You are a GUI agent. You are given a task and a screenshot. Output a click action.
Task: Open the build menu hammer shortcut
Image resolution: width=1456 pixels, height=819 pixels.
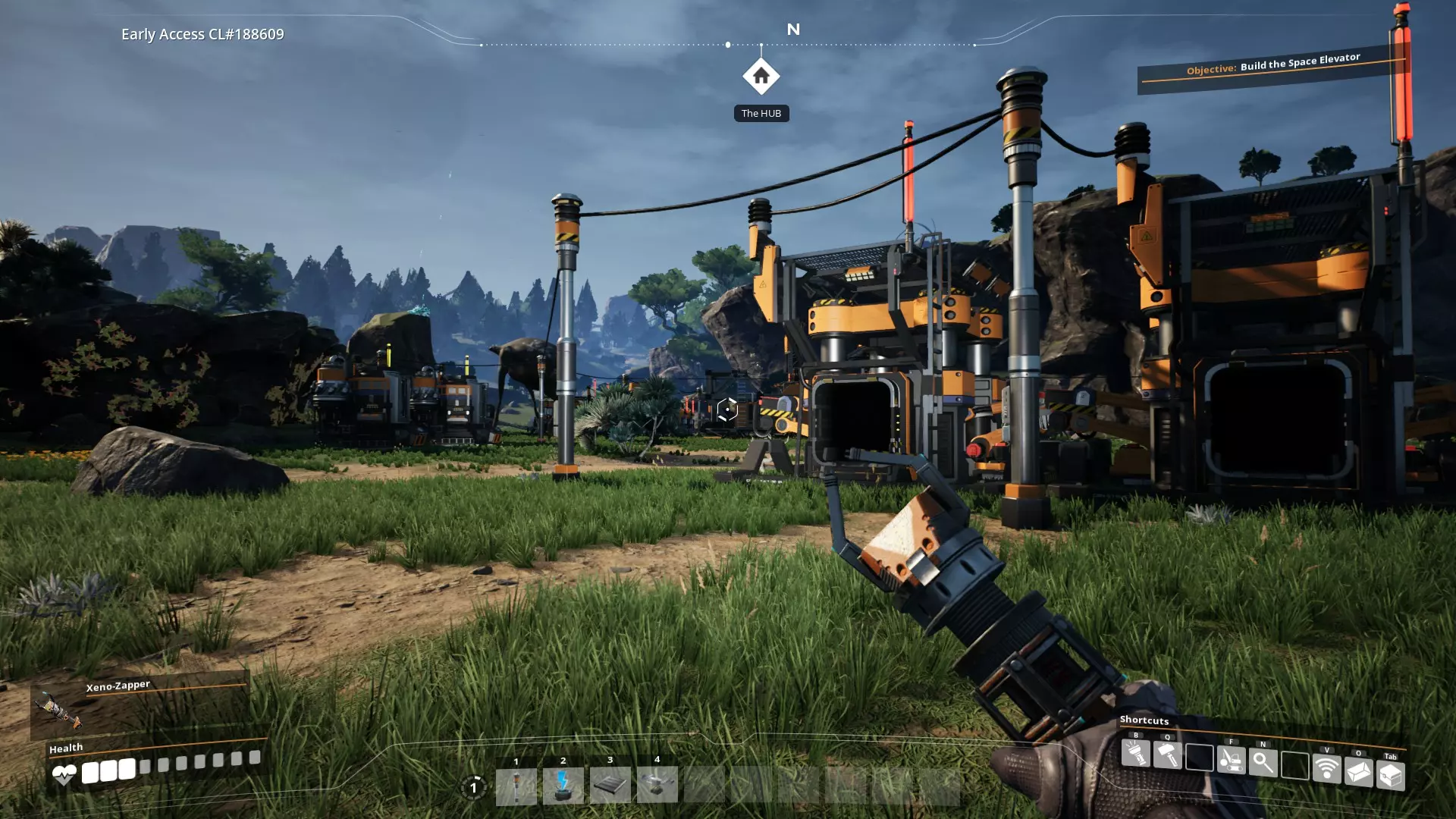(x=1167, y=755)
